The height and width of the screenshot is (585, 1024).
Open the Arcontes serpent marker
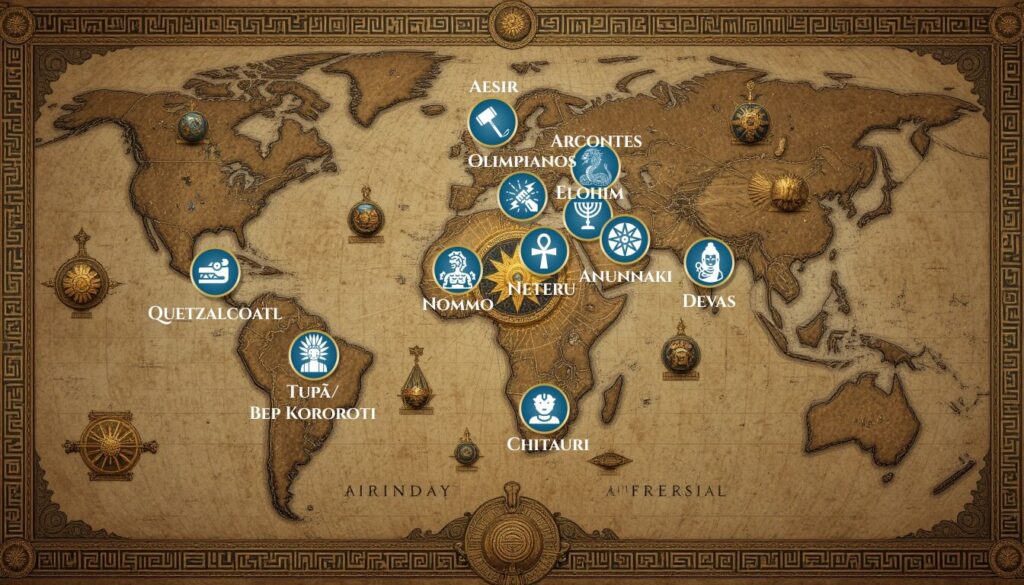coord(596,166)
